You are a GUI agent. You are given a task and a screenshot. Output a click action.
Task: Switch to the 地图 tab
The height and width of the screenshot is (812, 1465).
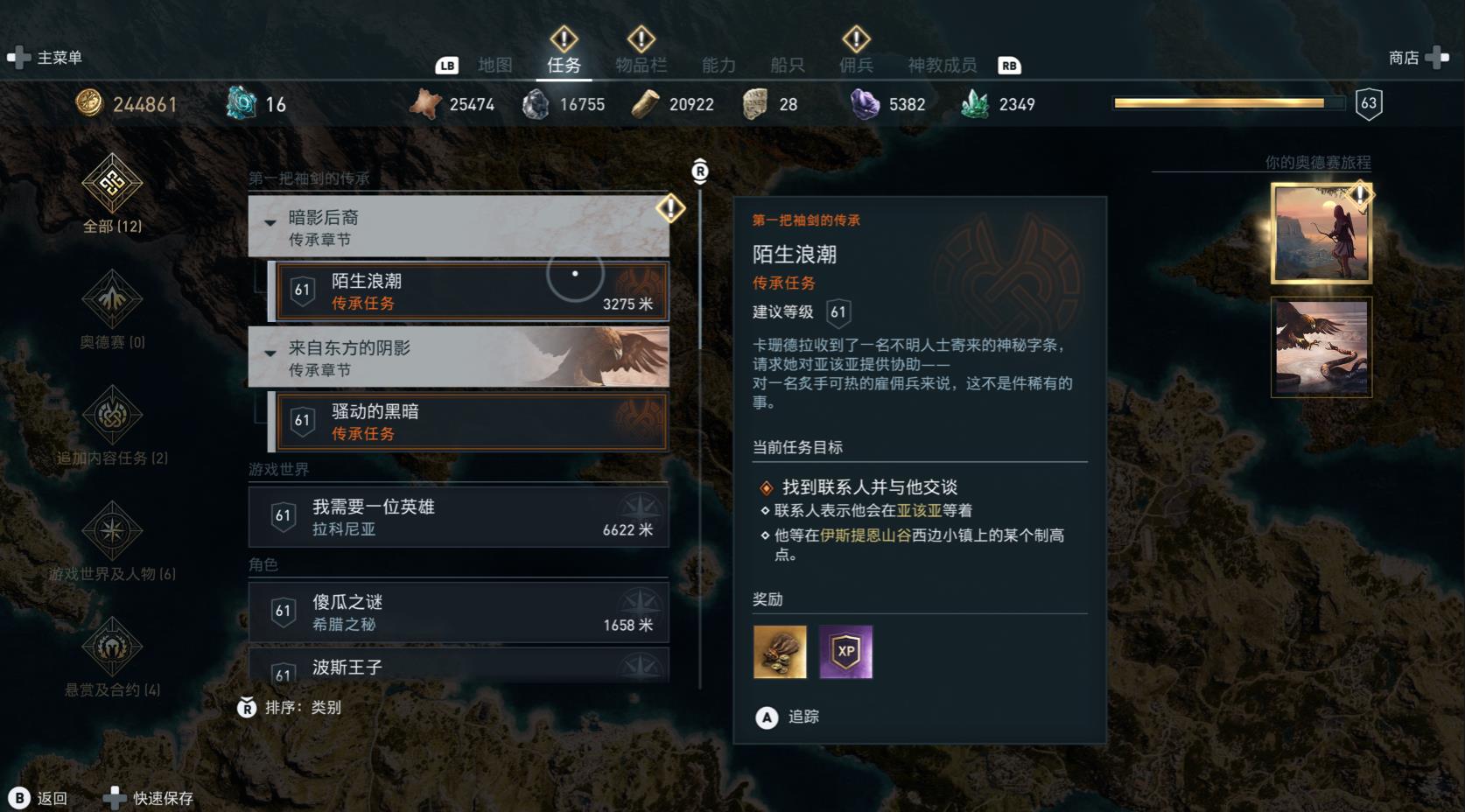pos(494,64)
